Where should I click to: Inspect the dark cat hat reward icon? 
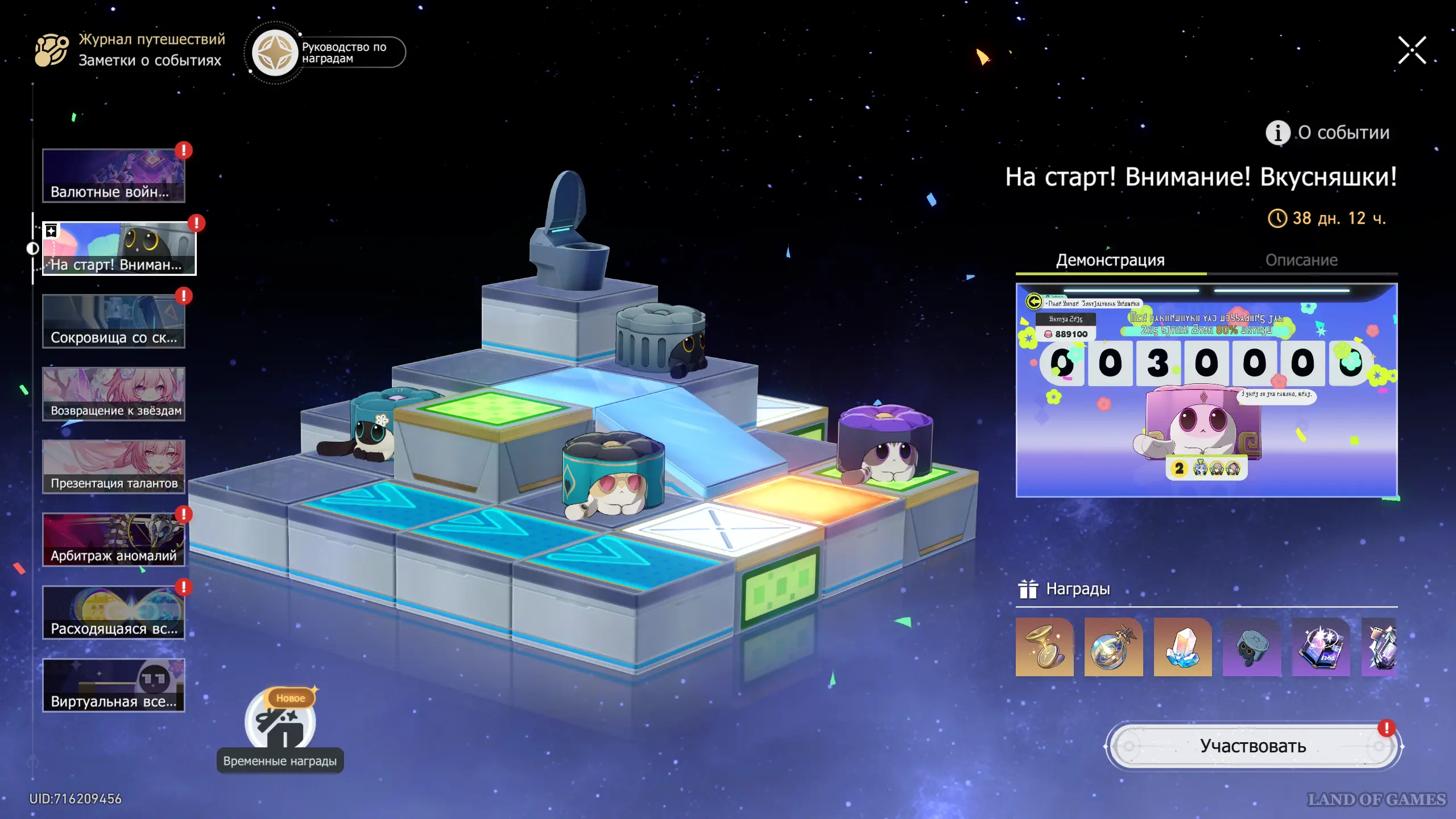pyautogui.click(x=1252, y=647)
